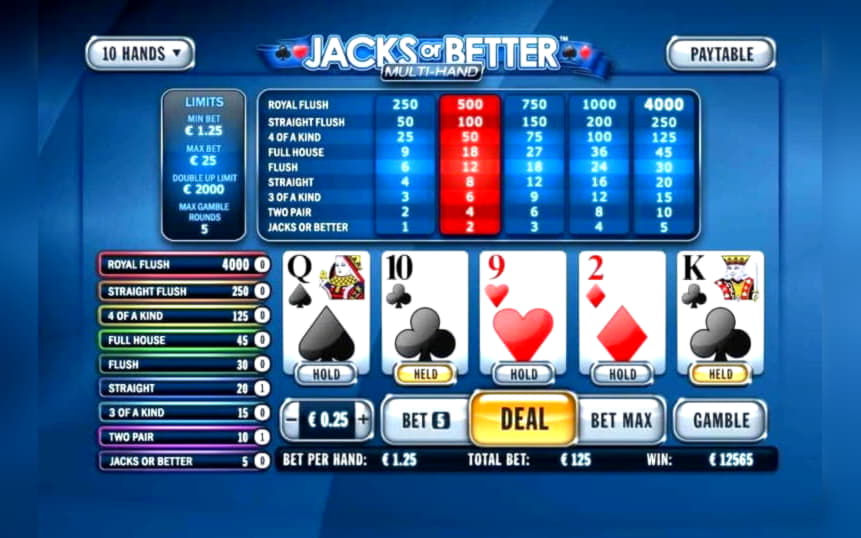Select the 9 of Hearts card
This screenshot has height=538, width=861.
point(523,310)
